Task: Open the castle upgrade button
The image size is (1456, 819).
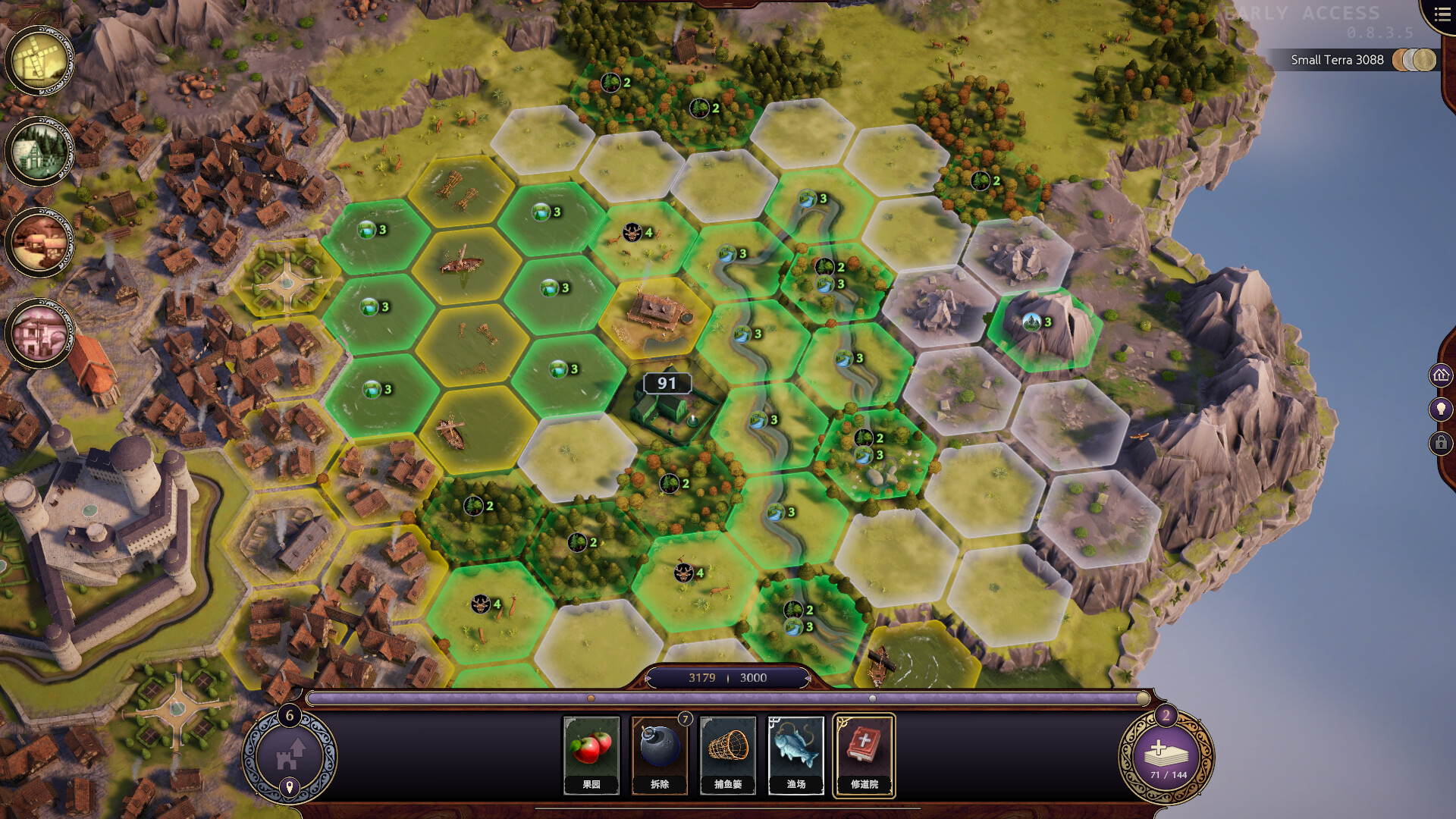Action: (x=289, y=755)
